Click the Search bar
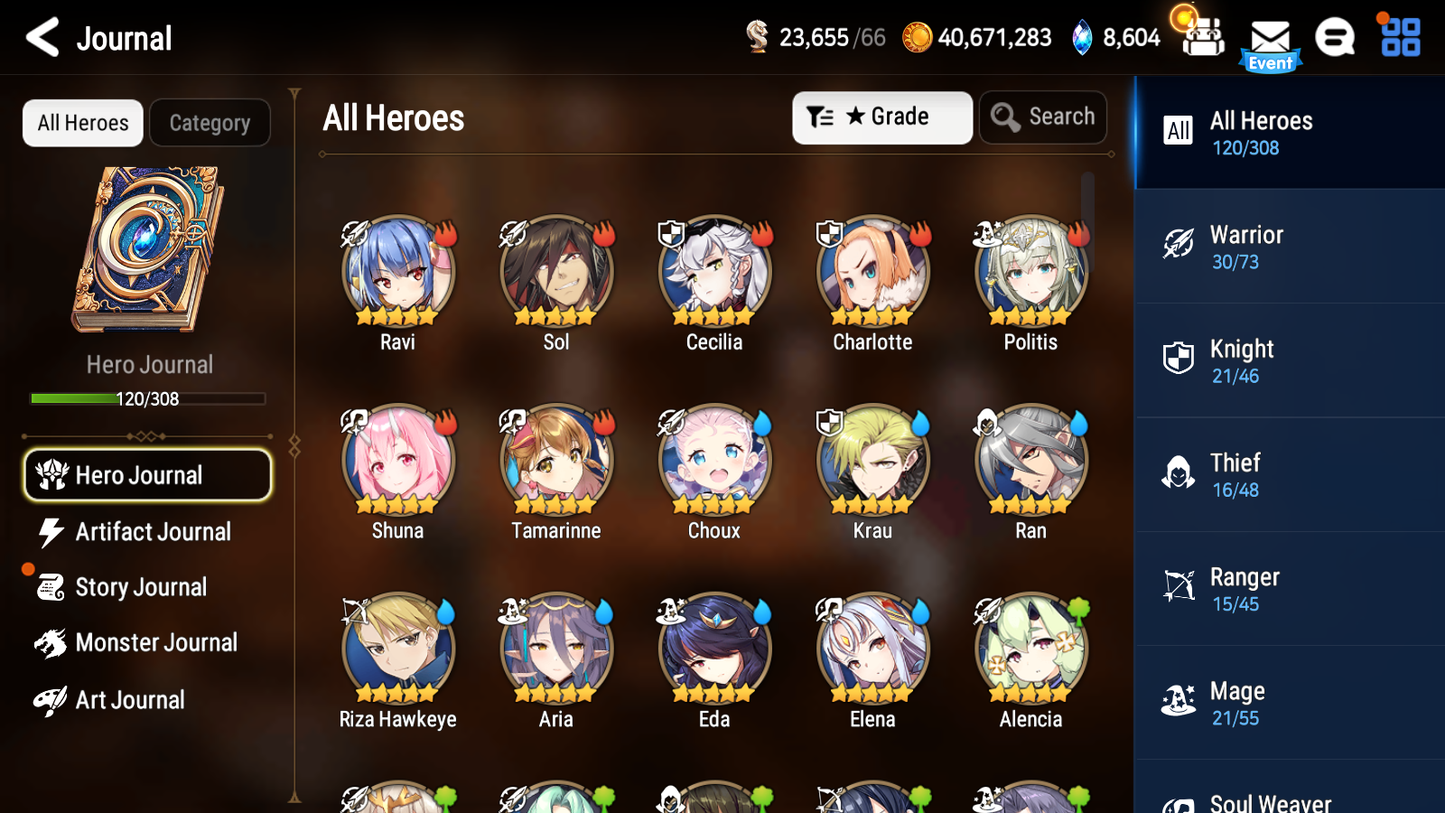 coord(1043,117)
